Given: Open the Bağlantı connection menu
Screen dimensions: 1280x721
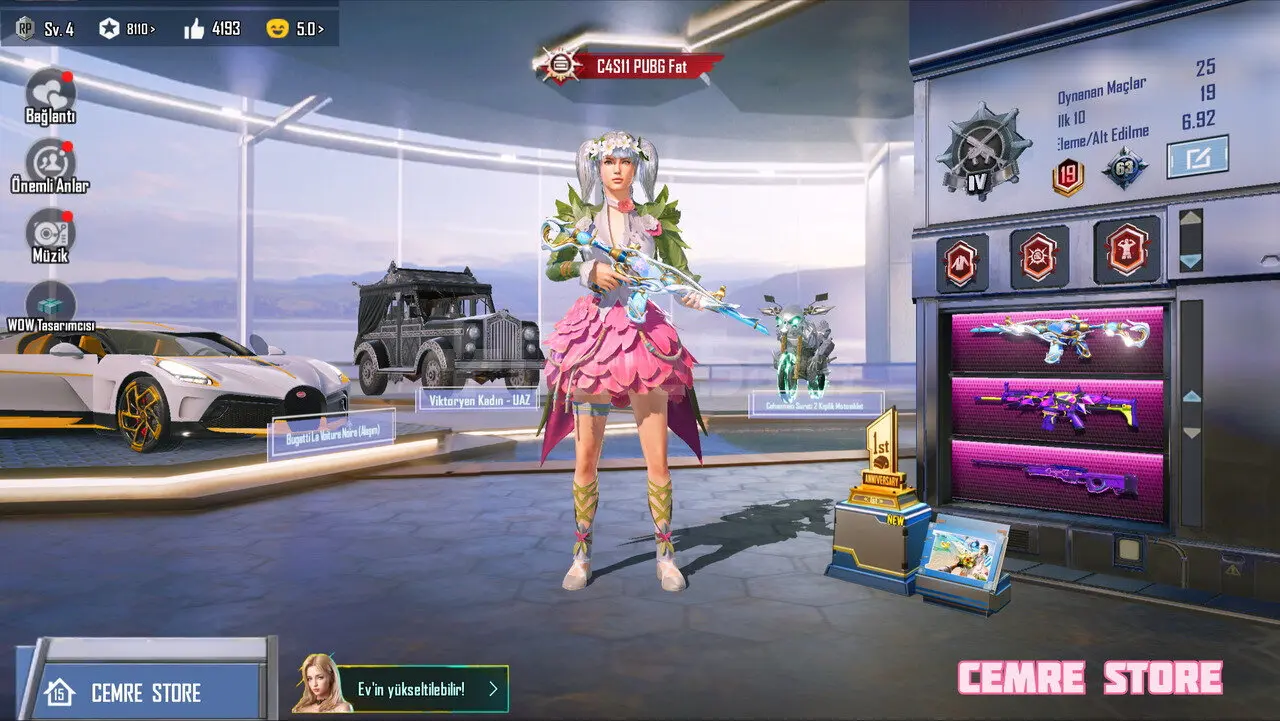Looking at the screenshot, I should (50, 92).
